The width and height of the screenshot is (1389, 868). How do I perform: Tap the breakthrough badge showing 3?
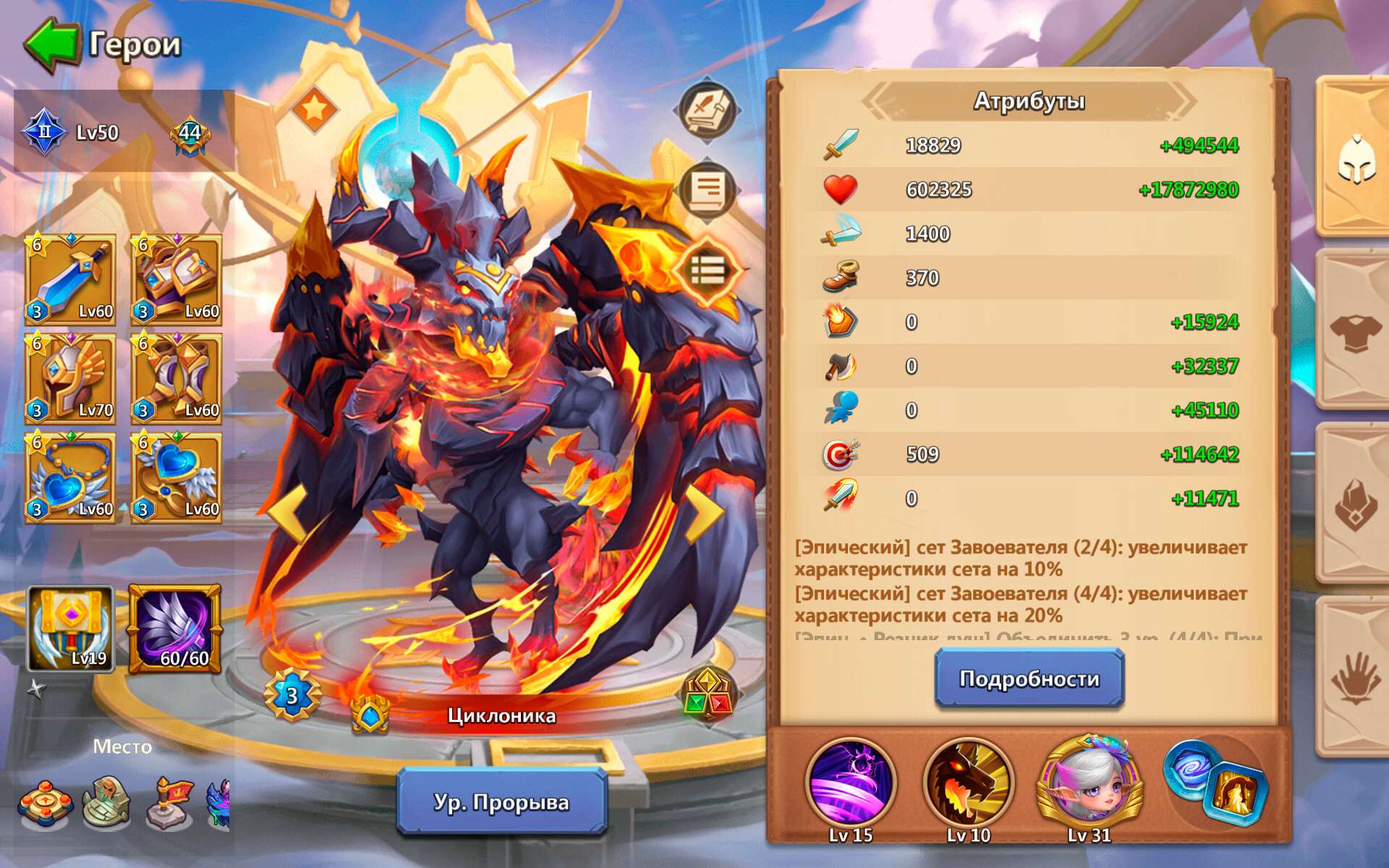pos(292,695)
